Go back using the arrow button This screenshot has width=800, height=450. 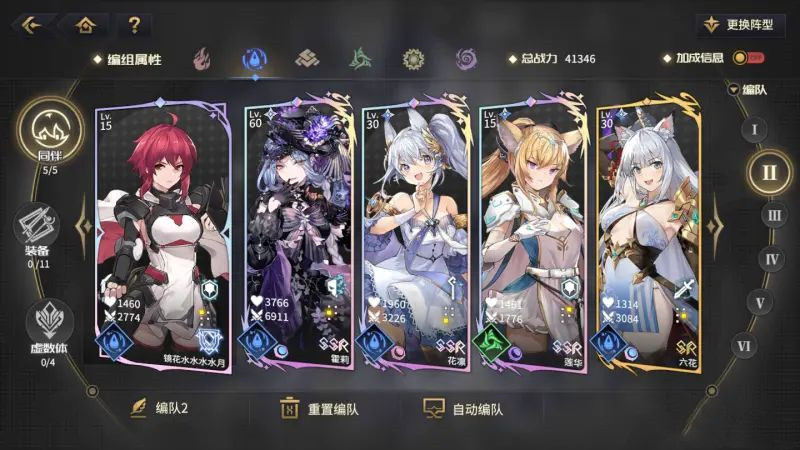tap(30, 25)
